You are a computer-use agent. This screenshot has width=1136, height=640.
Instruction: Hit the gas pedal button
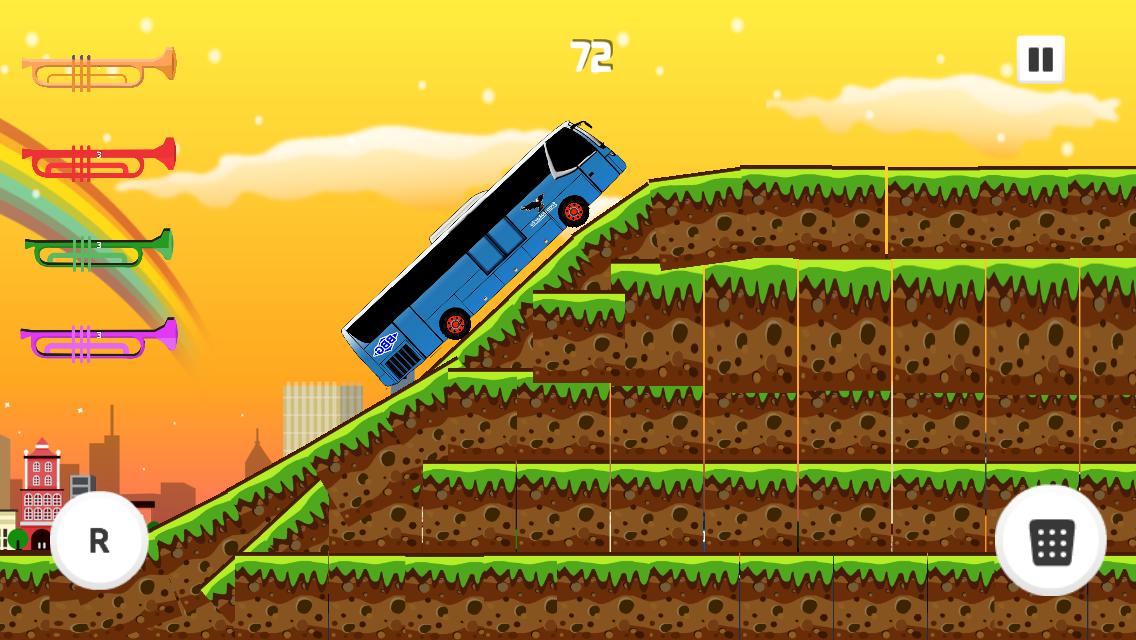[x=1050, y=541]
